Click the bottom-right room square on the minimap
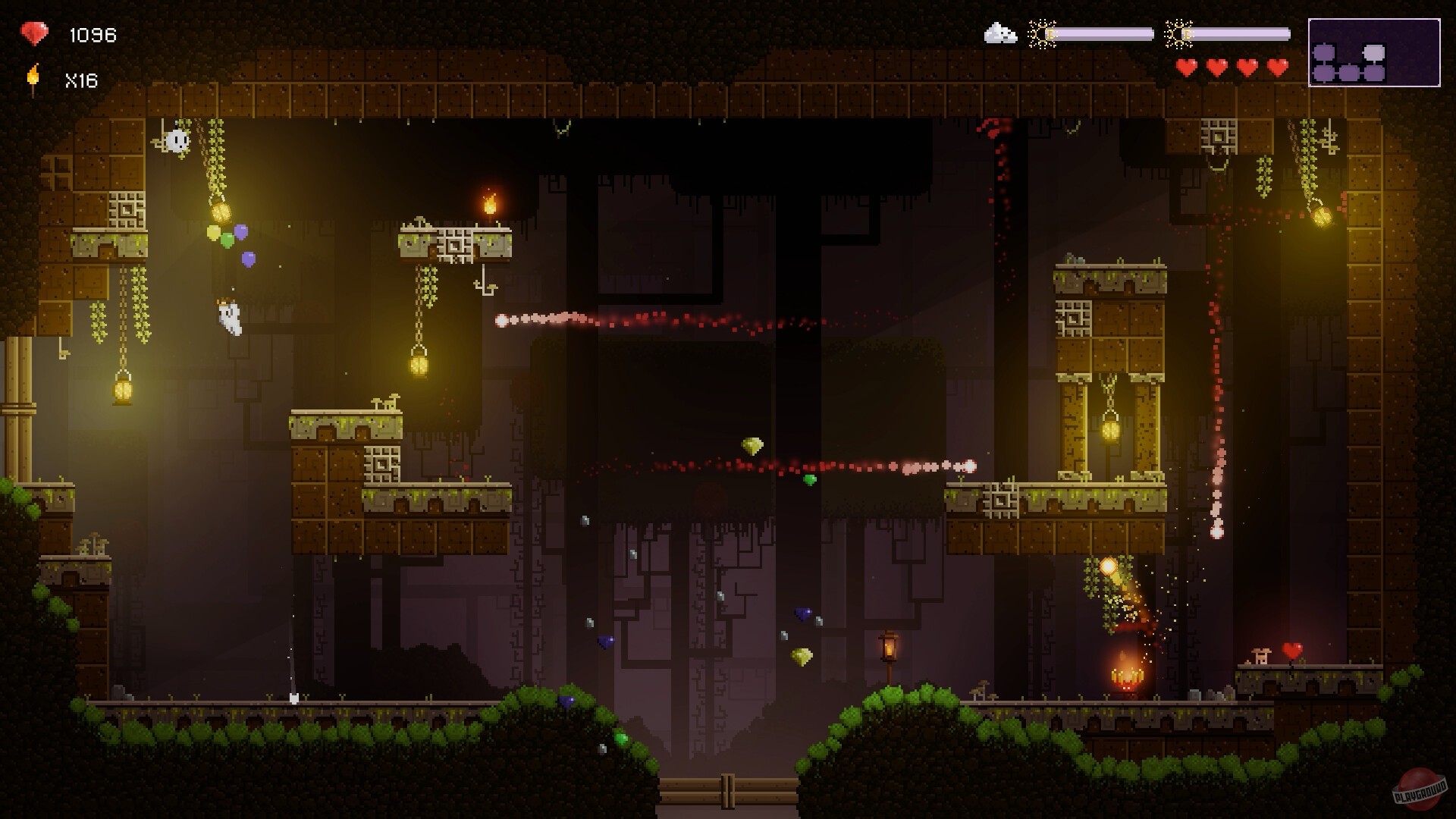Screen dimensions: 1456x819 [x=1374, y=73]
